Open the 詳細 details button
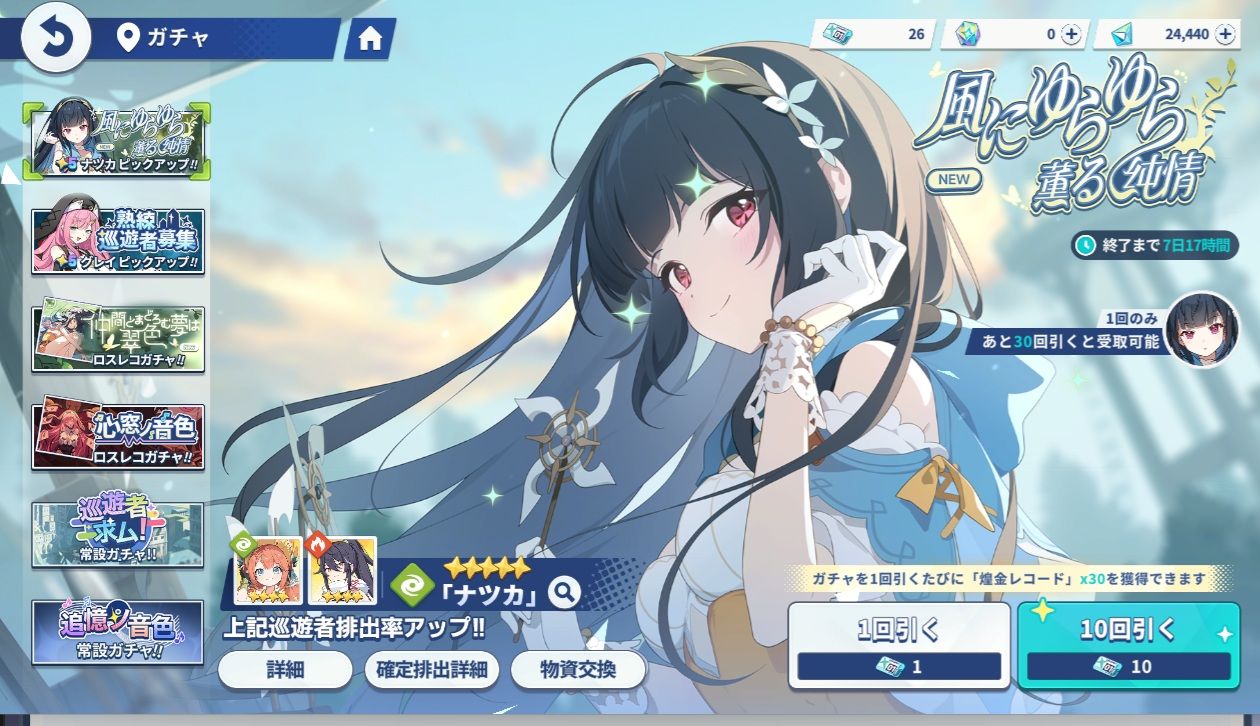The height and width of the screenshot is (726, 1260). point(285,670)
